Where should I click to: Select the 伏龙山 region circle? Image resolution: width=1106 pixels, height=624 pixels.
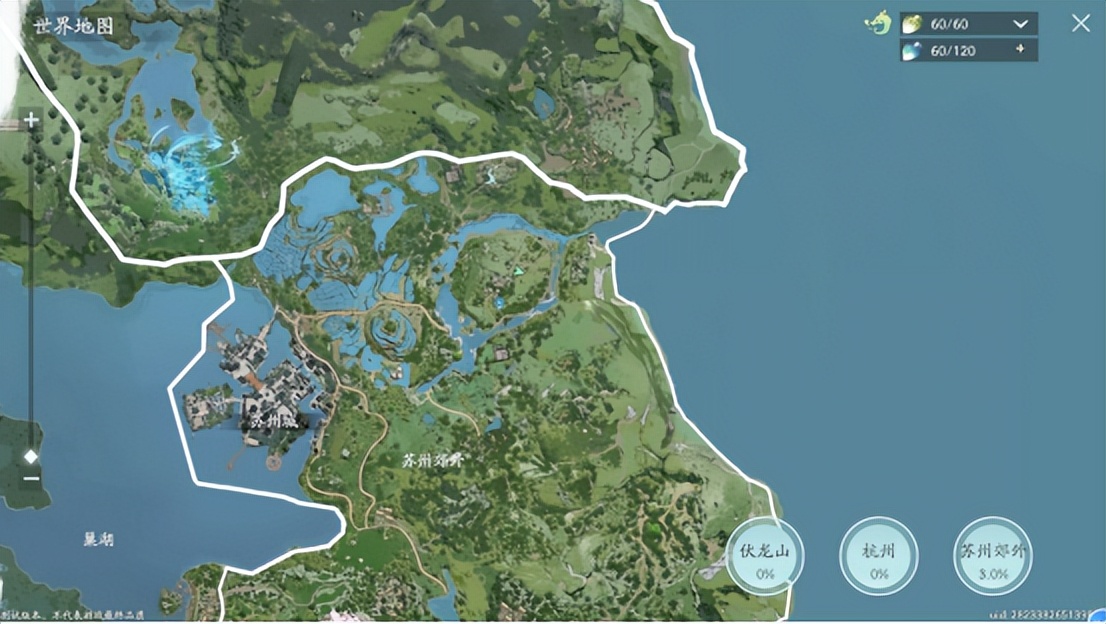coord(765,556)
